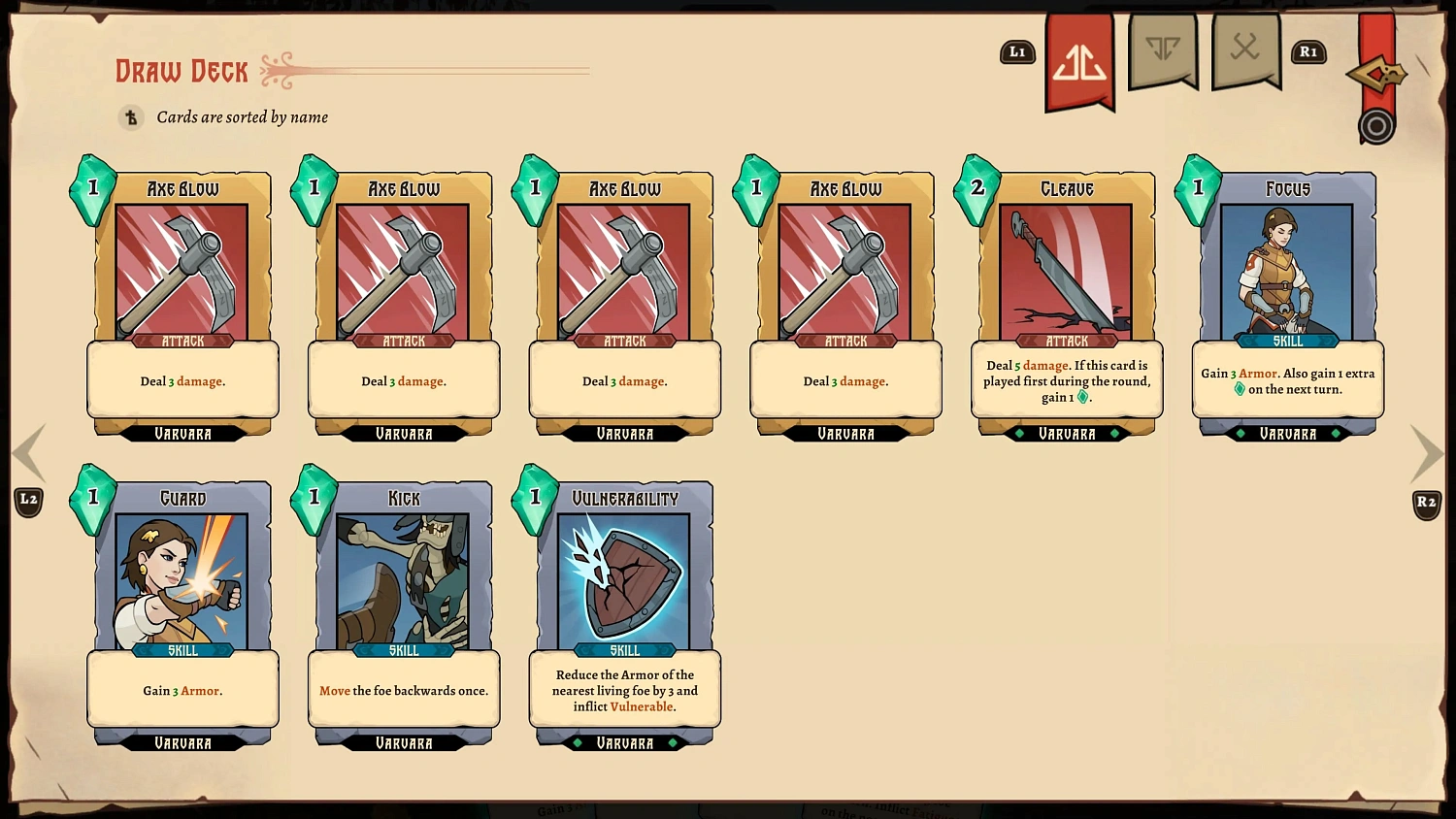Image resolution: width=1456 pixels, height=819 pixels.
Task: Click the R2 badge near the right arrow
Action: point(1427,503)
